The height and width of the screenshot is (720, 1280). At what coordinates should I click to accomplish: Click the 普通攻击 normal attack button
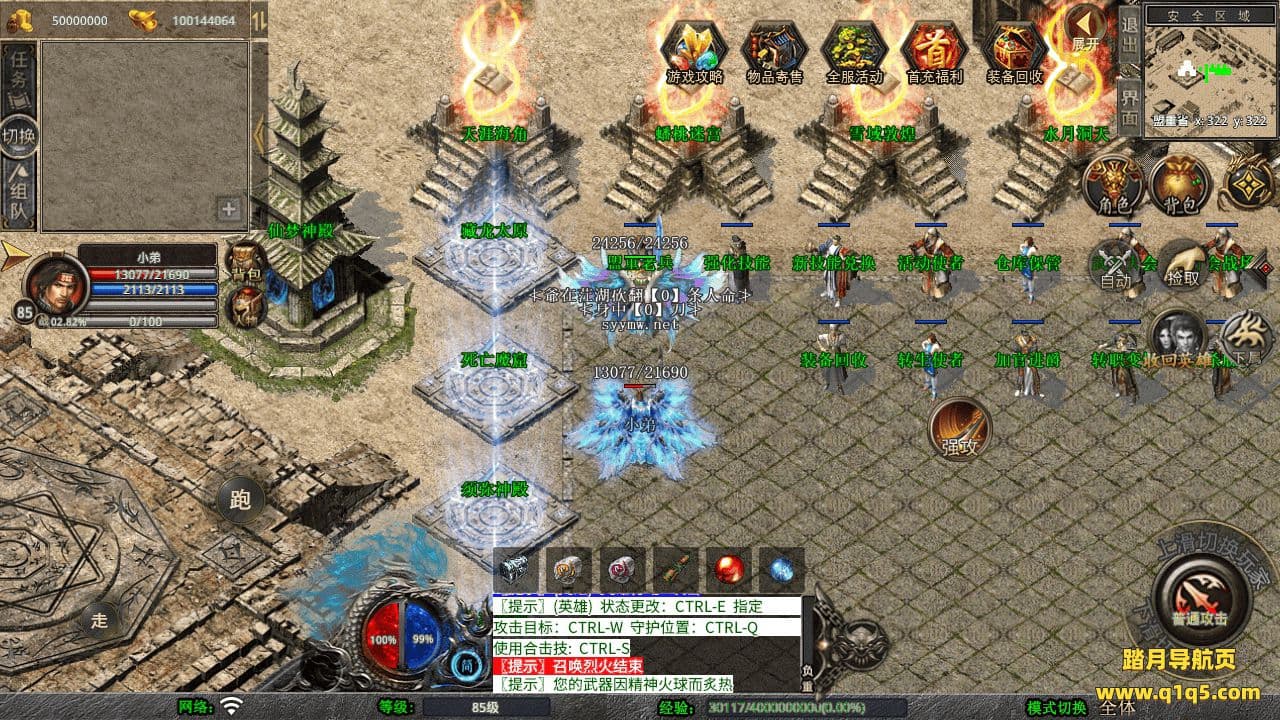[x=1201, y=597]
